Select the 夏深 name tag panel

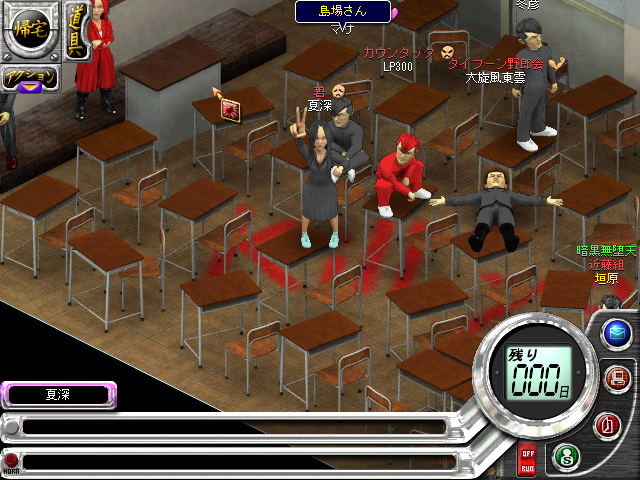click(58, 395)
